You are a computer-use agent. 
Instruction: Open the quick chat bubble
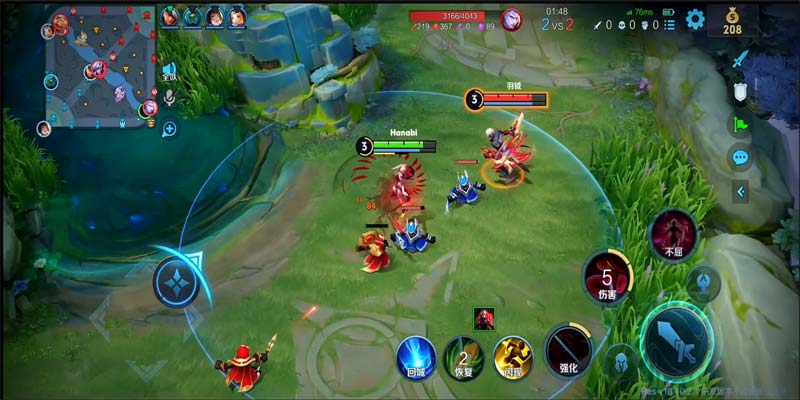click(740, 157)
